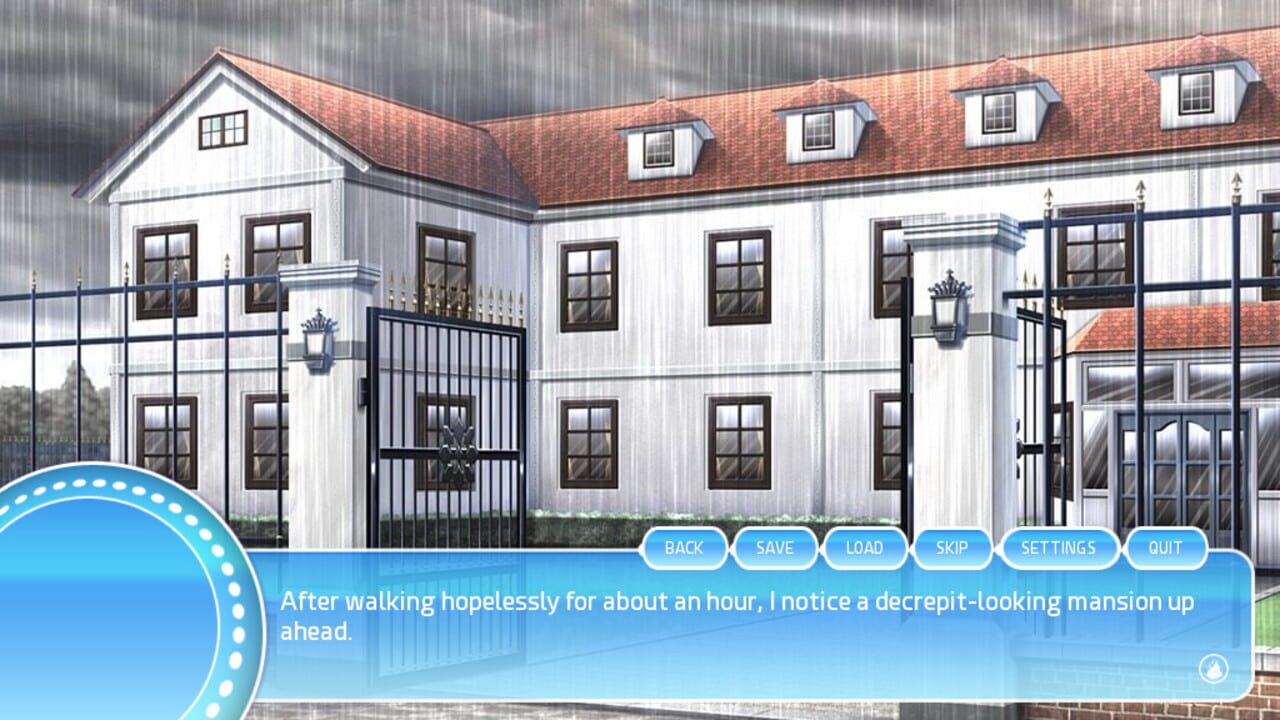Open the BACK option to rewind dialogue
This screenshot has height=720, width=1280.
coord(685,548)
